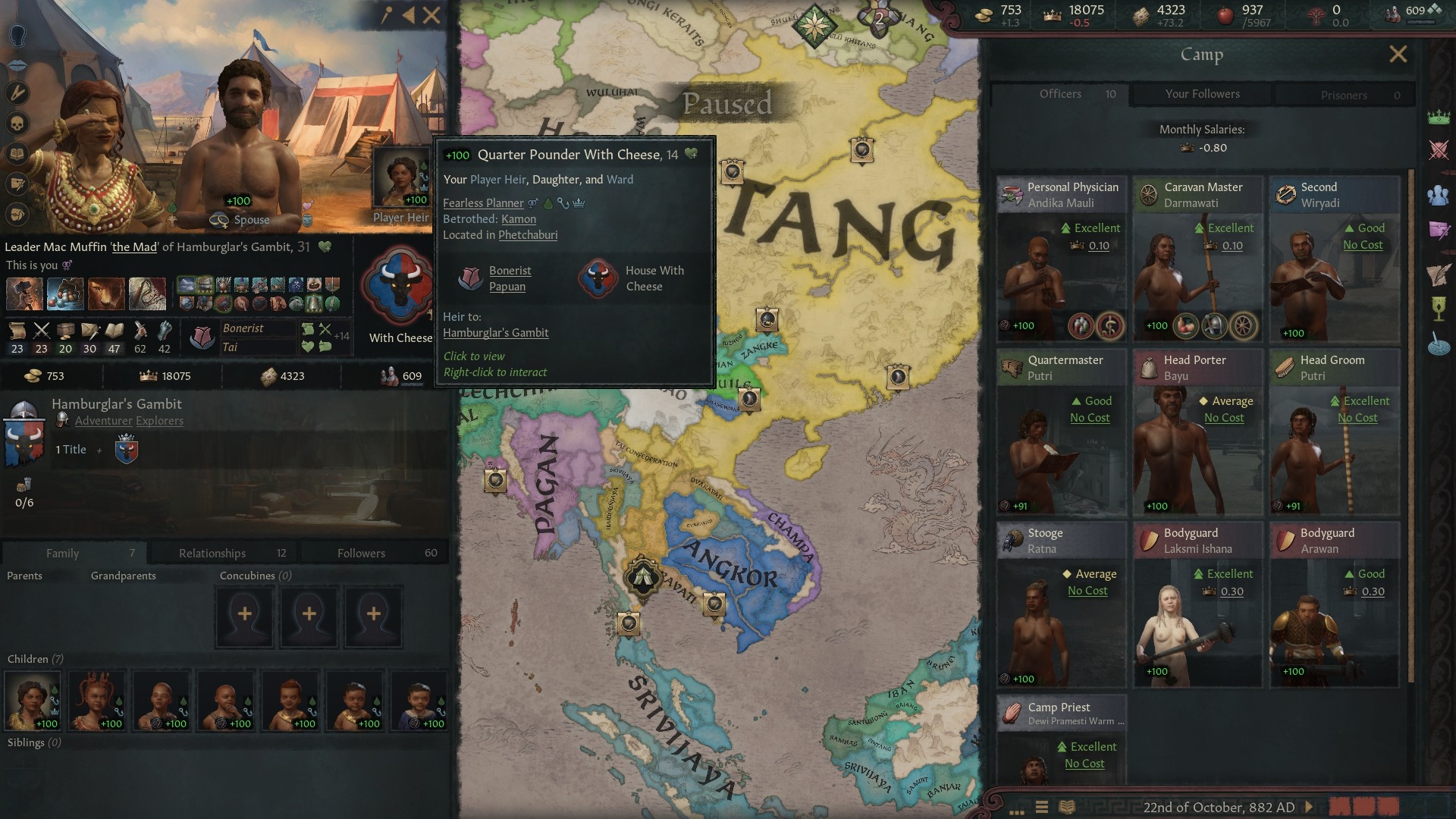
Task: Add a concubine in first empty slot
Action: point(244,615)
